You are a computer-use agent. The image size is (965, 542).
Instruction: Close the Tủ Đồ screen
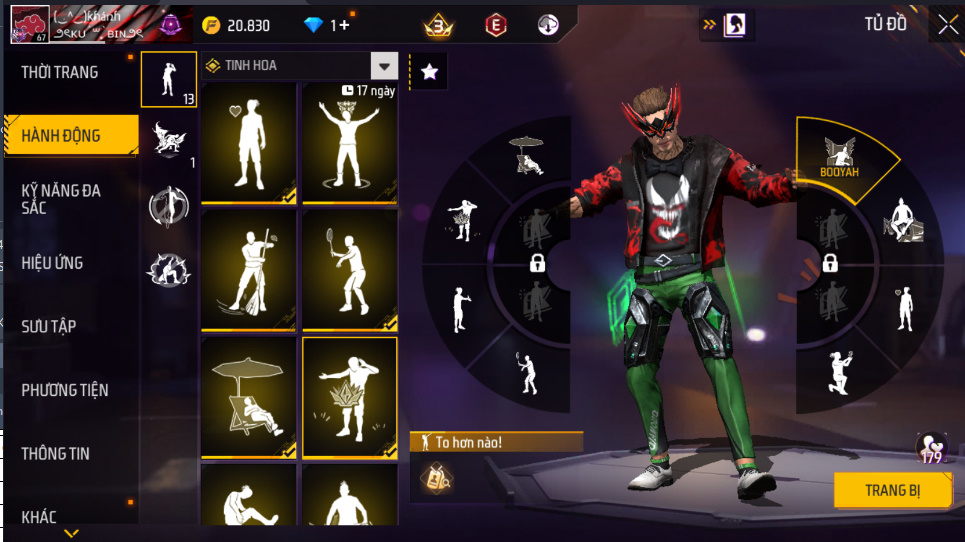tap(947, 26)
